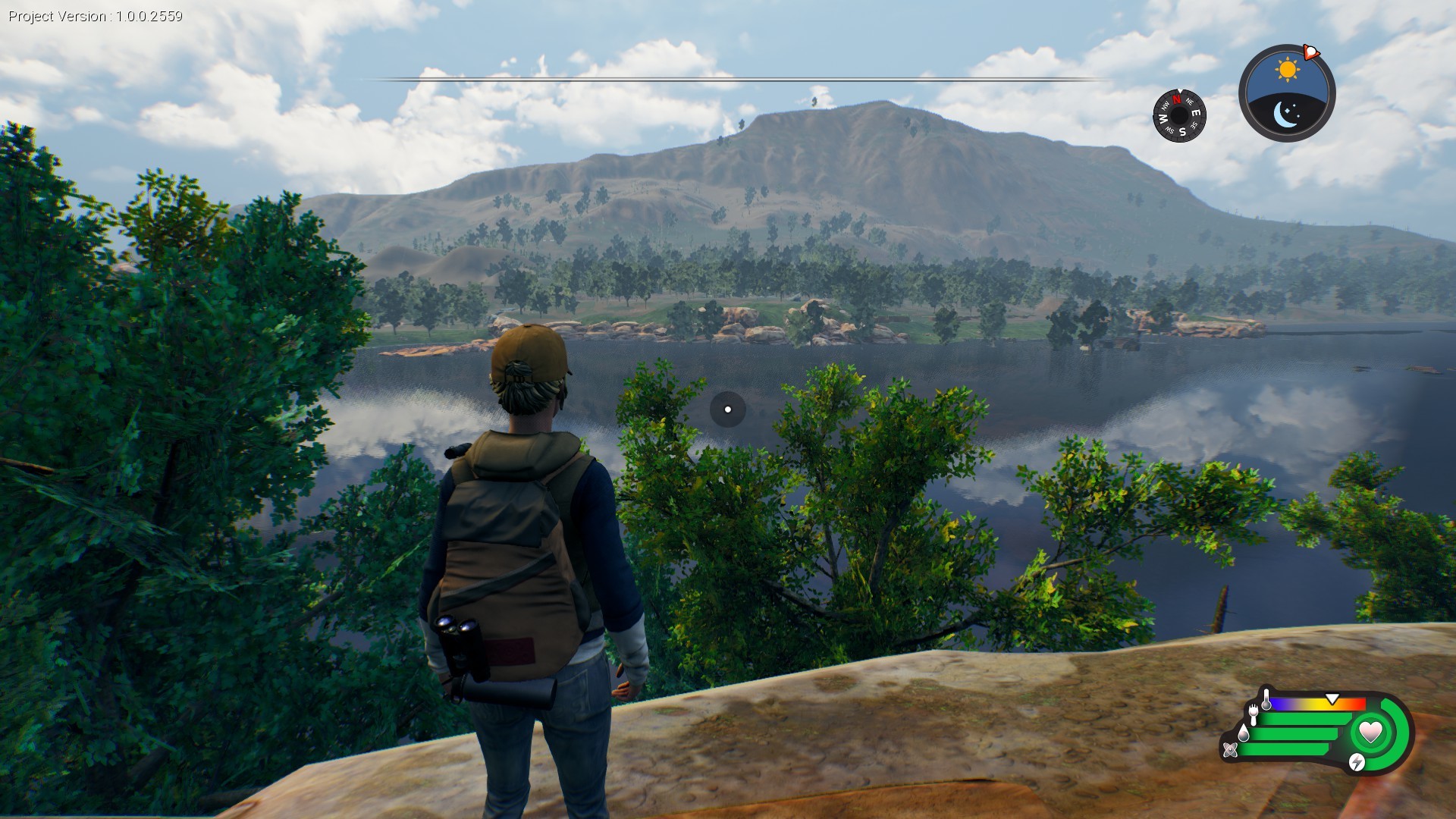Click the heart health icon
The image size is (1456, 819).
[1370, 732]
